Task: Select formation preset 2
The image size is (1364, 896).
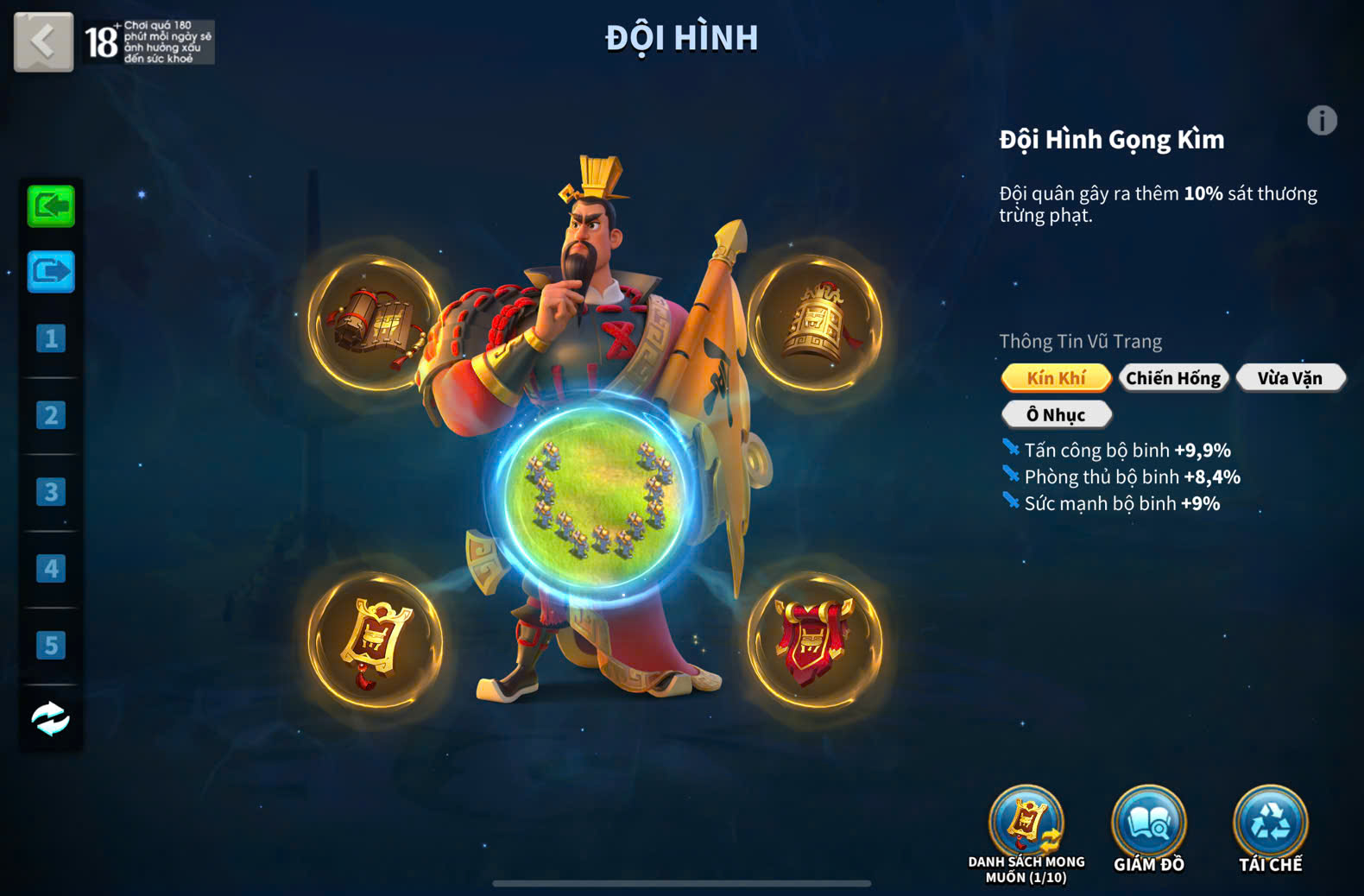Action: (x=51, y=415)
